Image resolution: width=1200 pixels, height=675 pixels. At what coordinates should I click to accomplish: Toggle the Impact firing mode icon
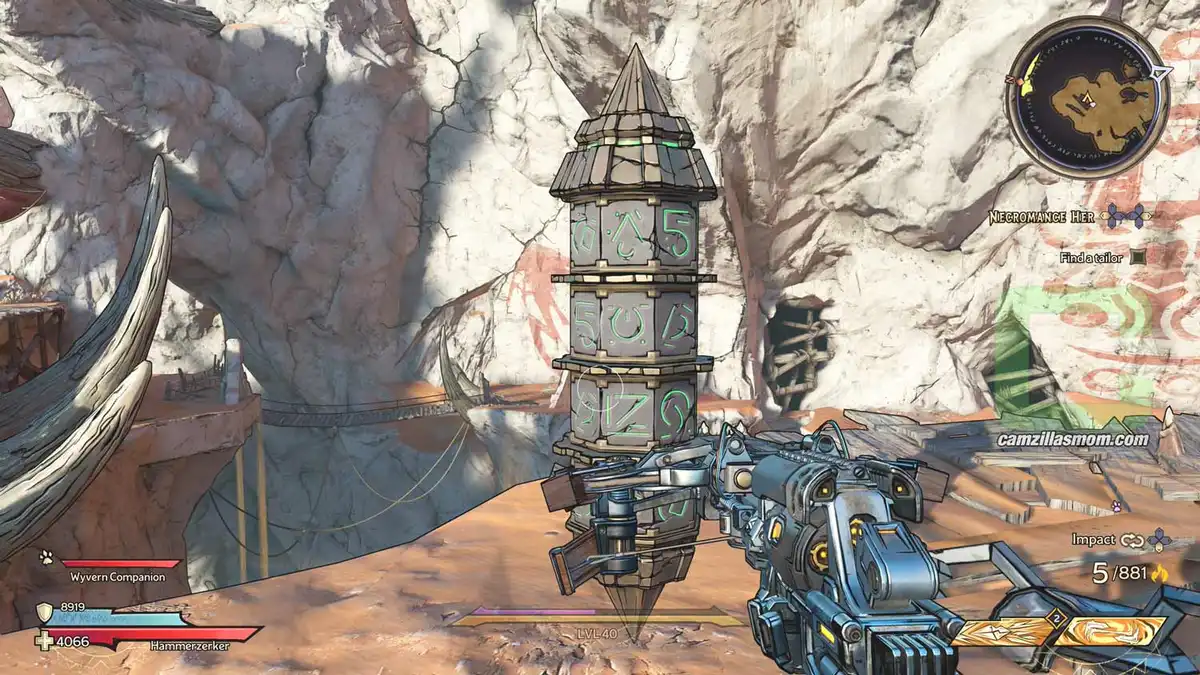(1131, 539)
